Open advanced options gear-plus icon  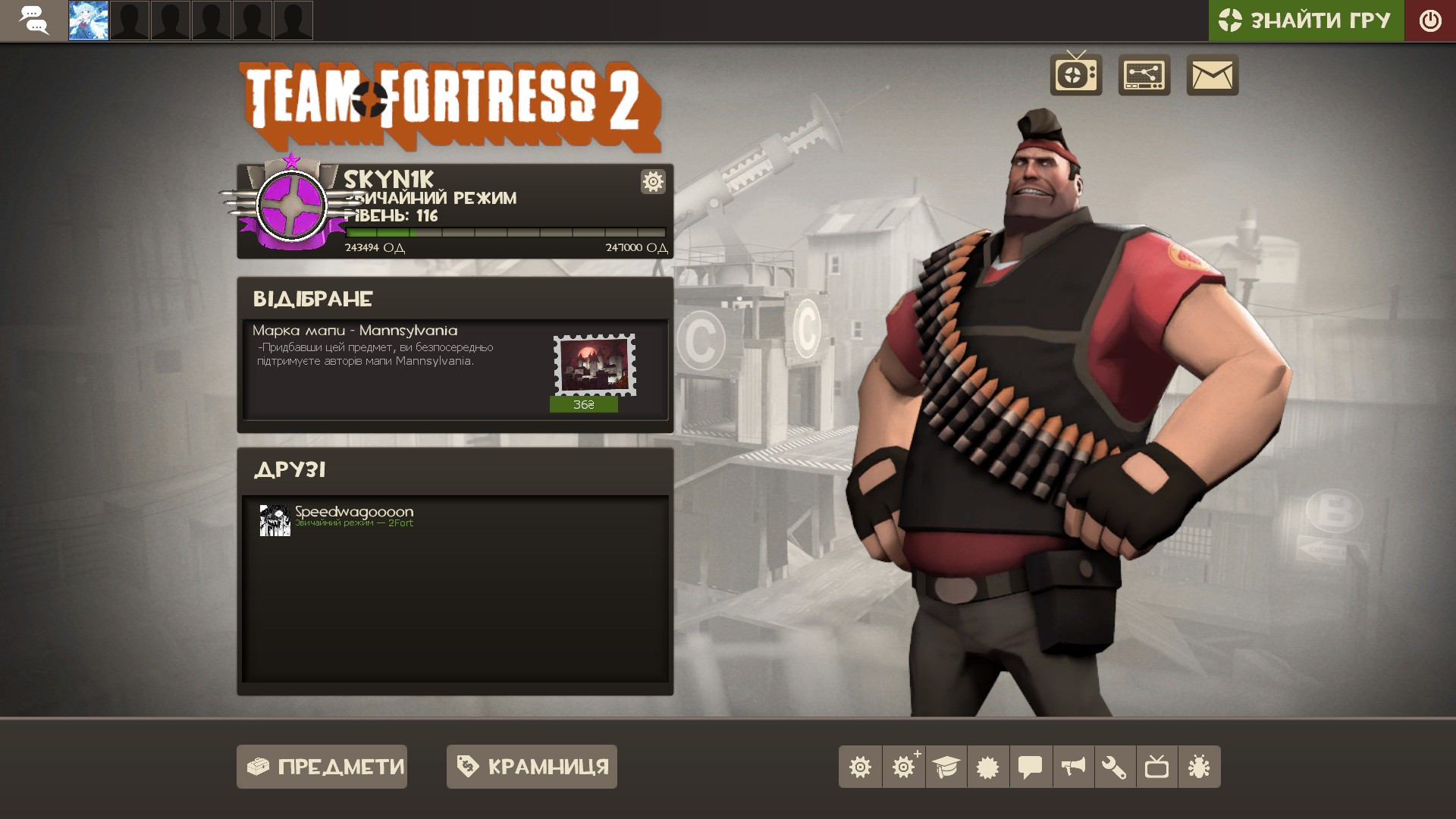coord(905,767)
